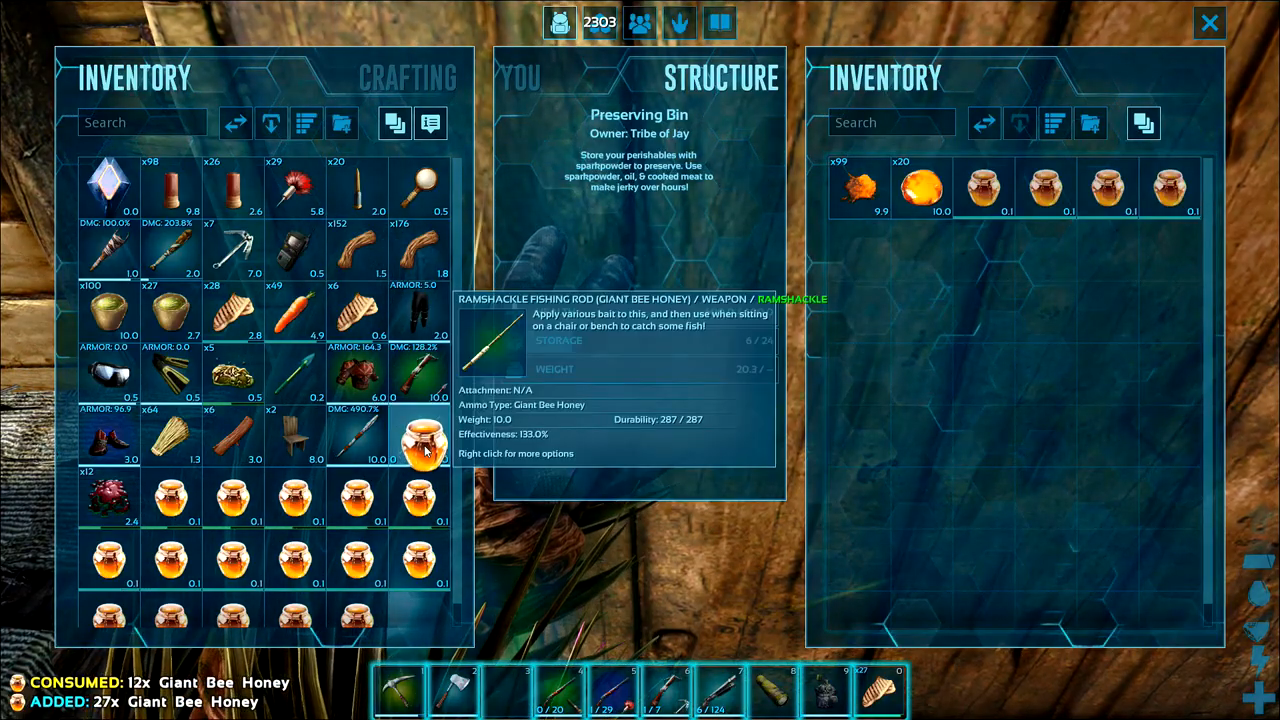Open the dino footprint menu icon
1280x720 pixels.
coord(680,23)
